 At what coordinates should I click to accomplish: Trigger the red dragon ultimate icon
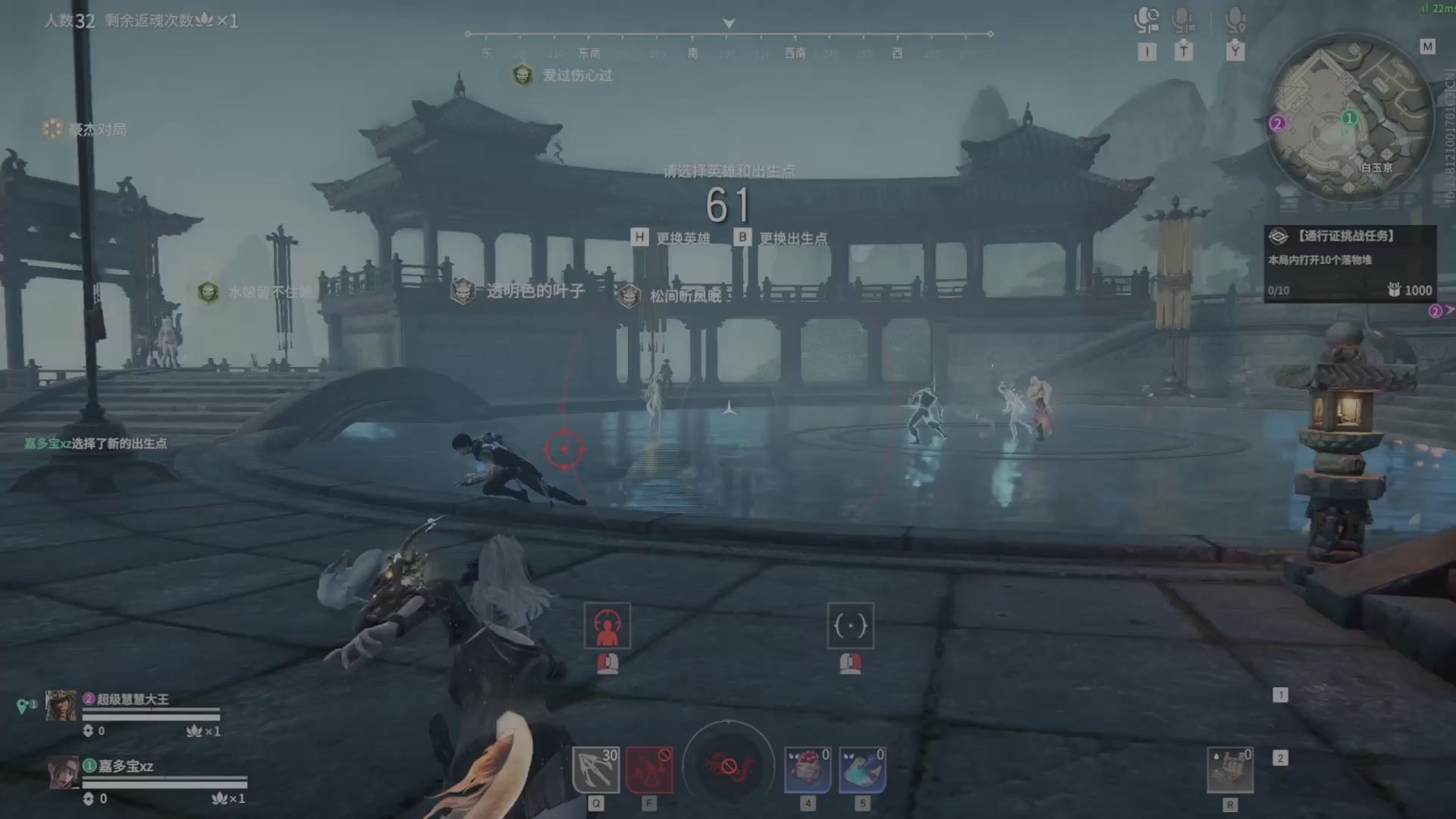728,766
